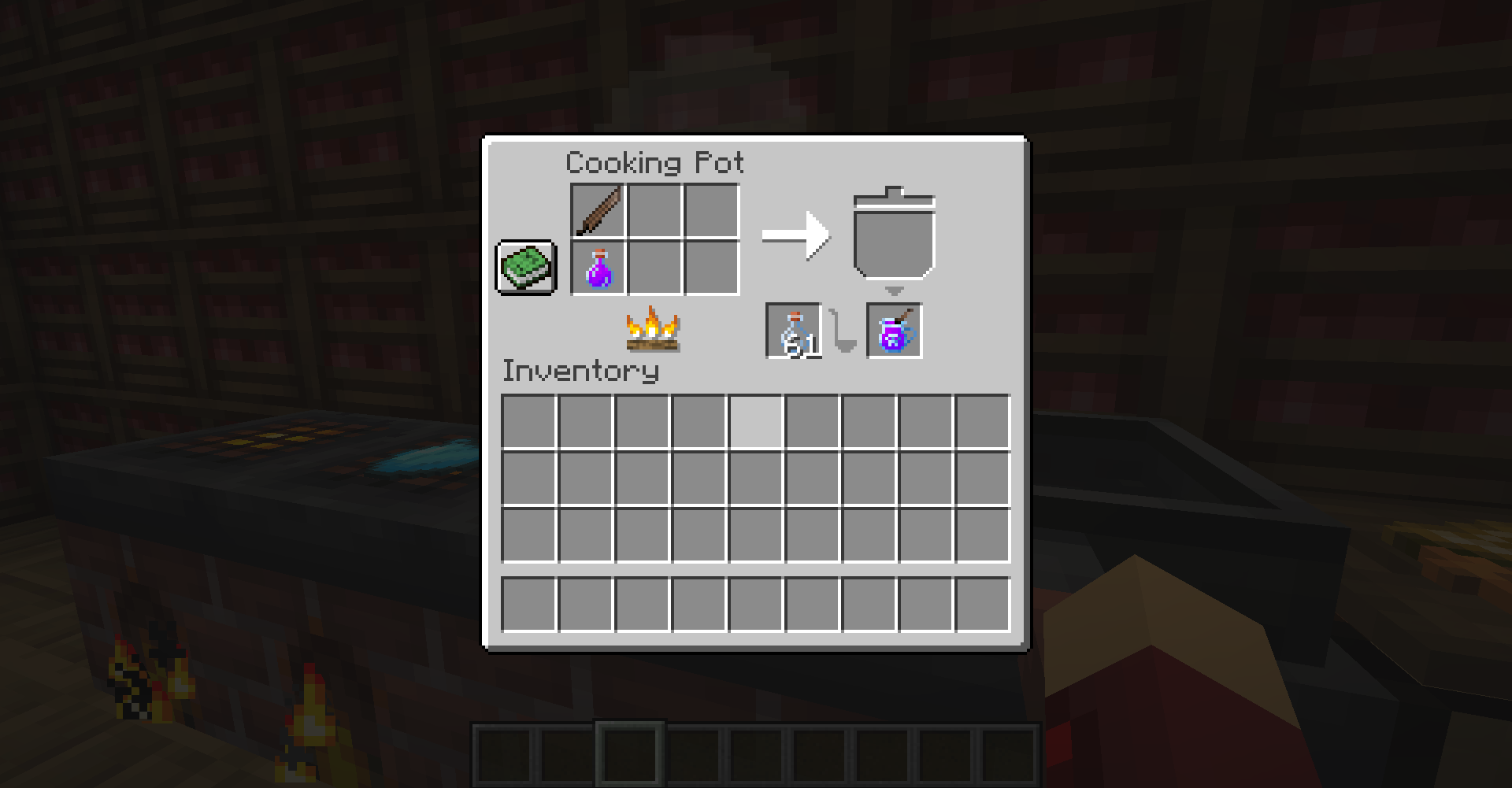Click the bottom-right inventory slot
The image size is (1512, 788).
click(983, 606)
